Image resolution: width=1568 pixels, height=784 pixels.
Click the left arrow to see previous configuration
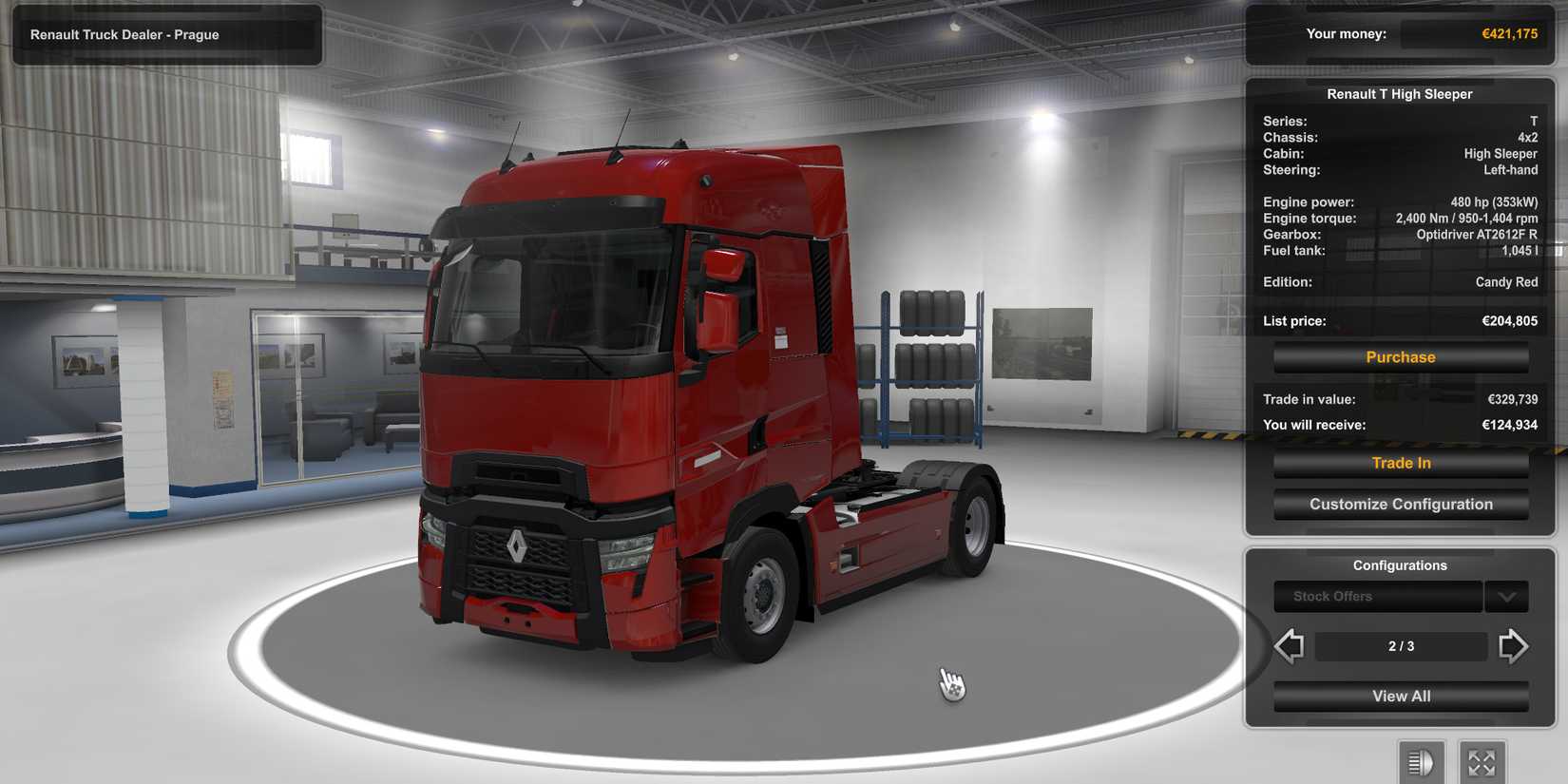[1290, 645]
